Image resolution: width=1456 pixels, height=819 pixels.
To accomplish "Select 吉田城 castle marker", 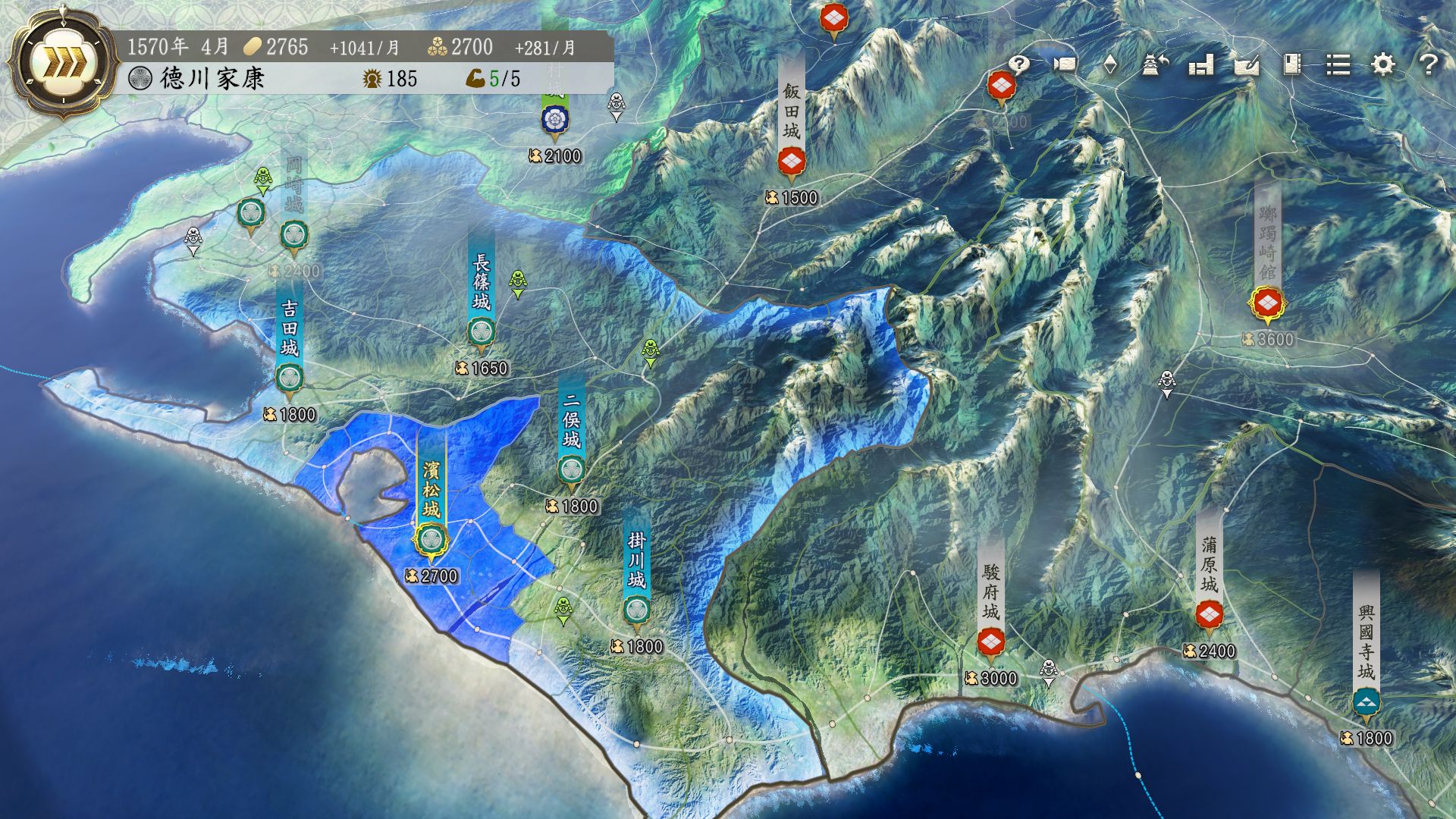I will click(289, 377).
